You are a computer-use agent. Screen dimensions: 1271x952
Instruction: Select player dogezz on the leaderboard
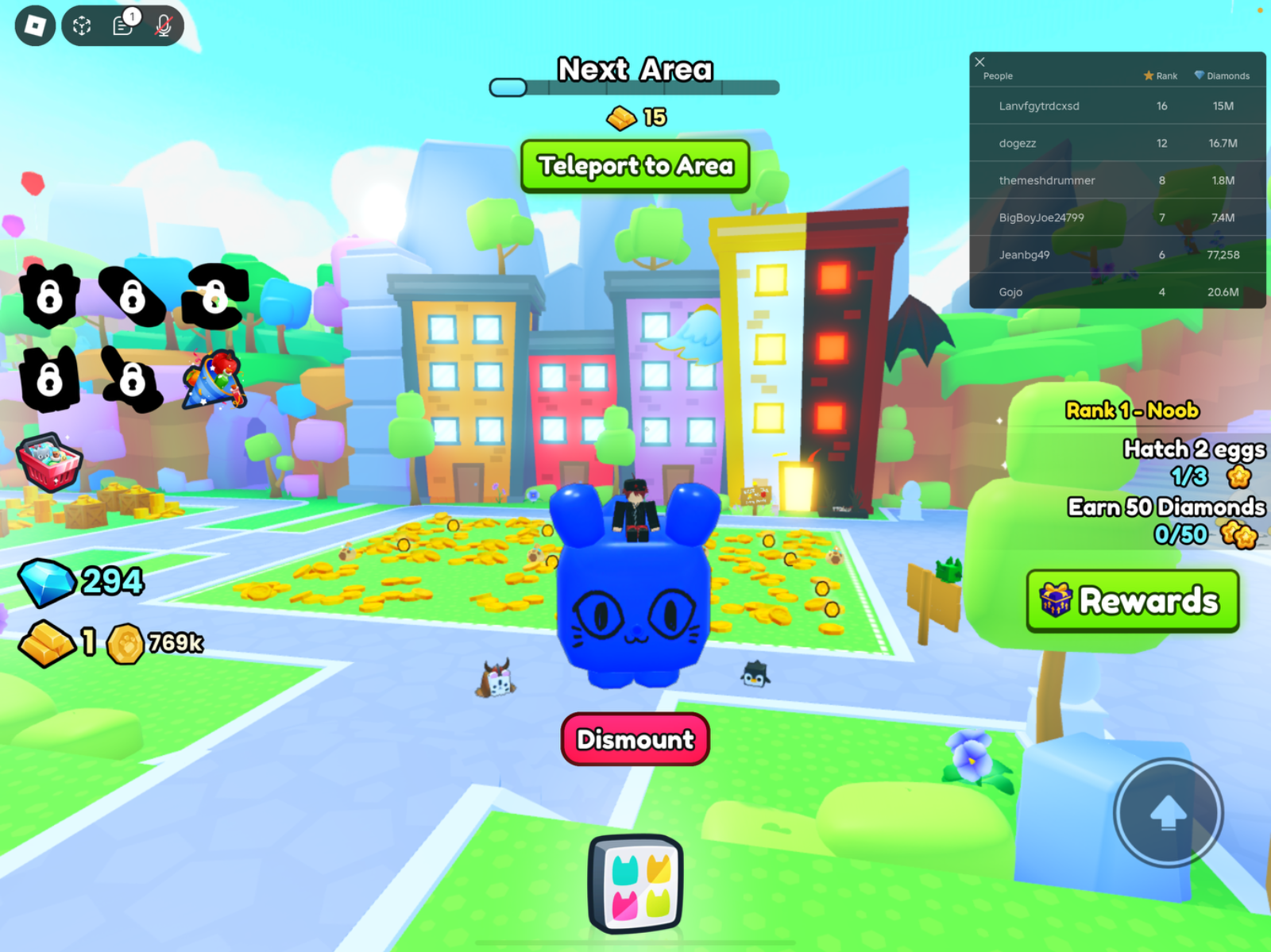pos(1019,144)
